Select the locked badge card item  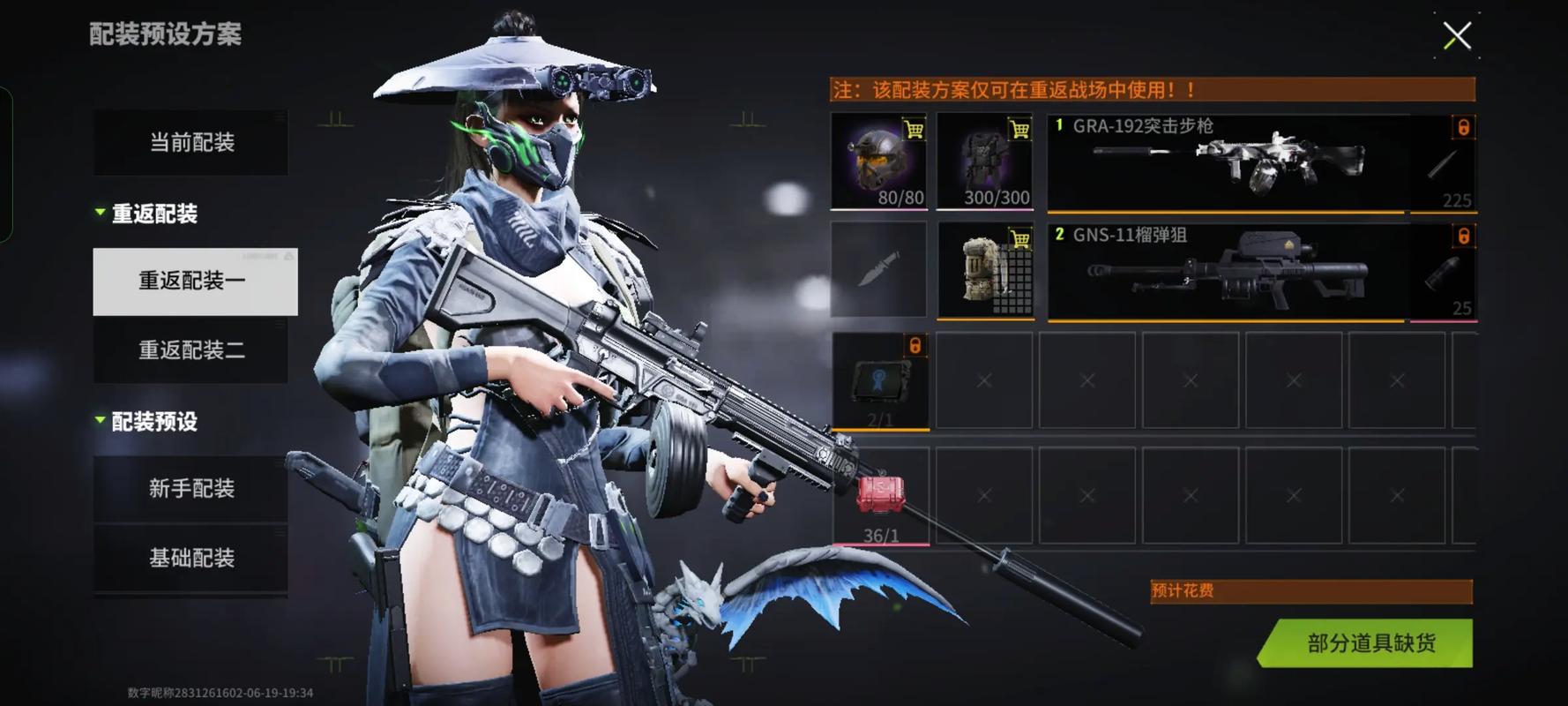(x=880, y=381)
